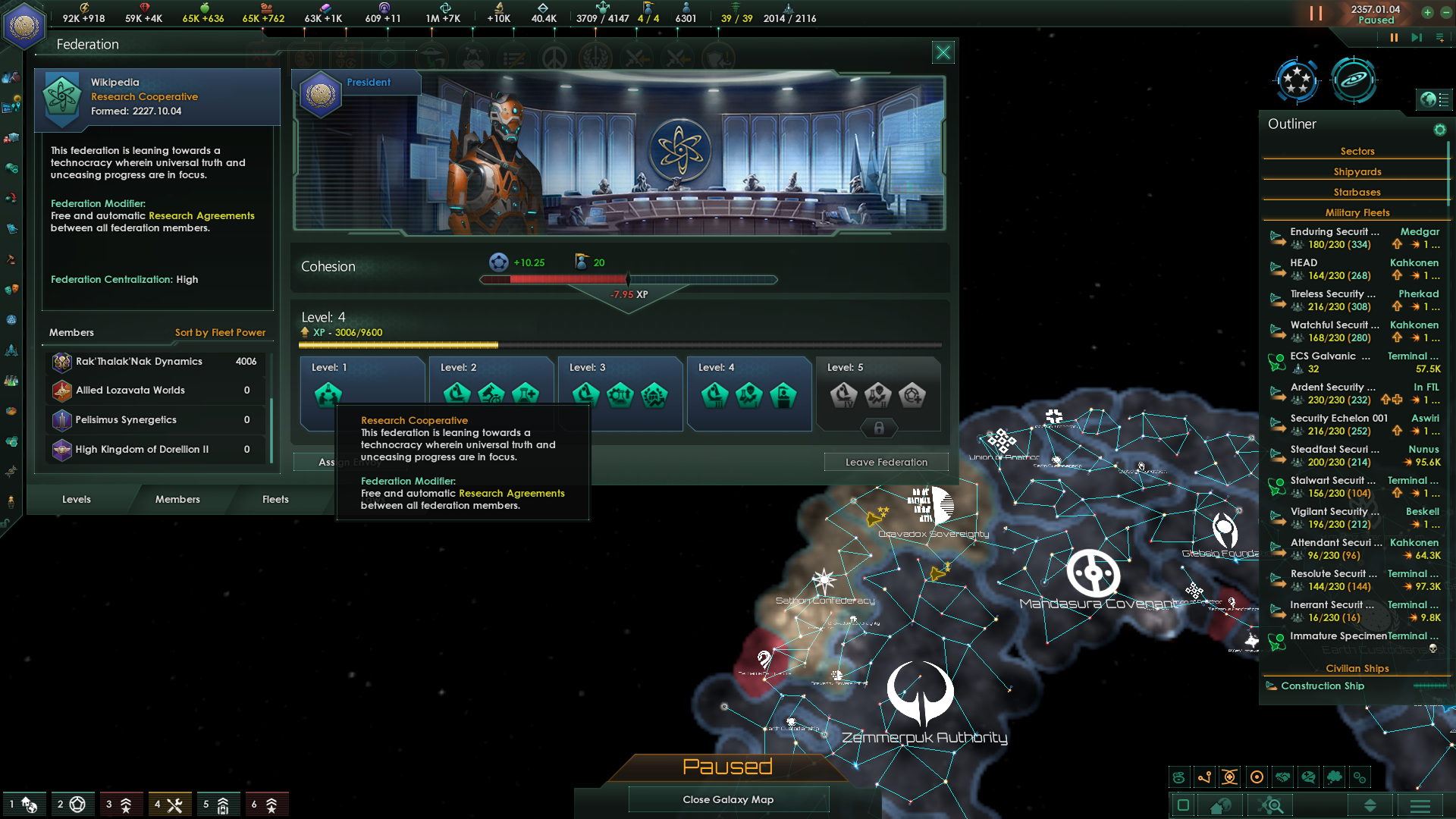
Task: Select the opinion map mode icon
Action: 1309,777
